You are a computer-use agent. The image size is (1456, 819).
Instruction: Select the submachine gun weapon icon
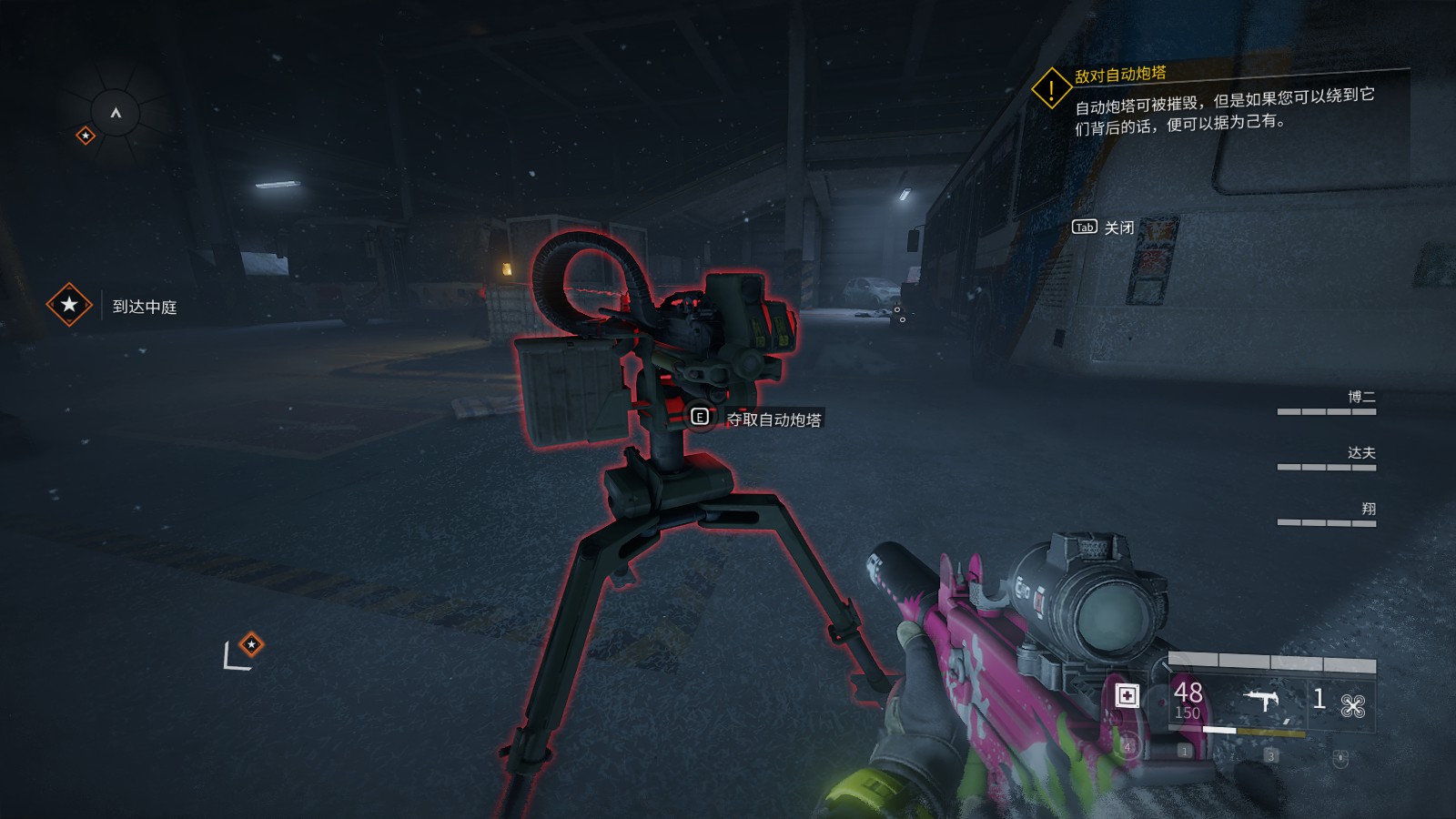tap(1261, 700)
